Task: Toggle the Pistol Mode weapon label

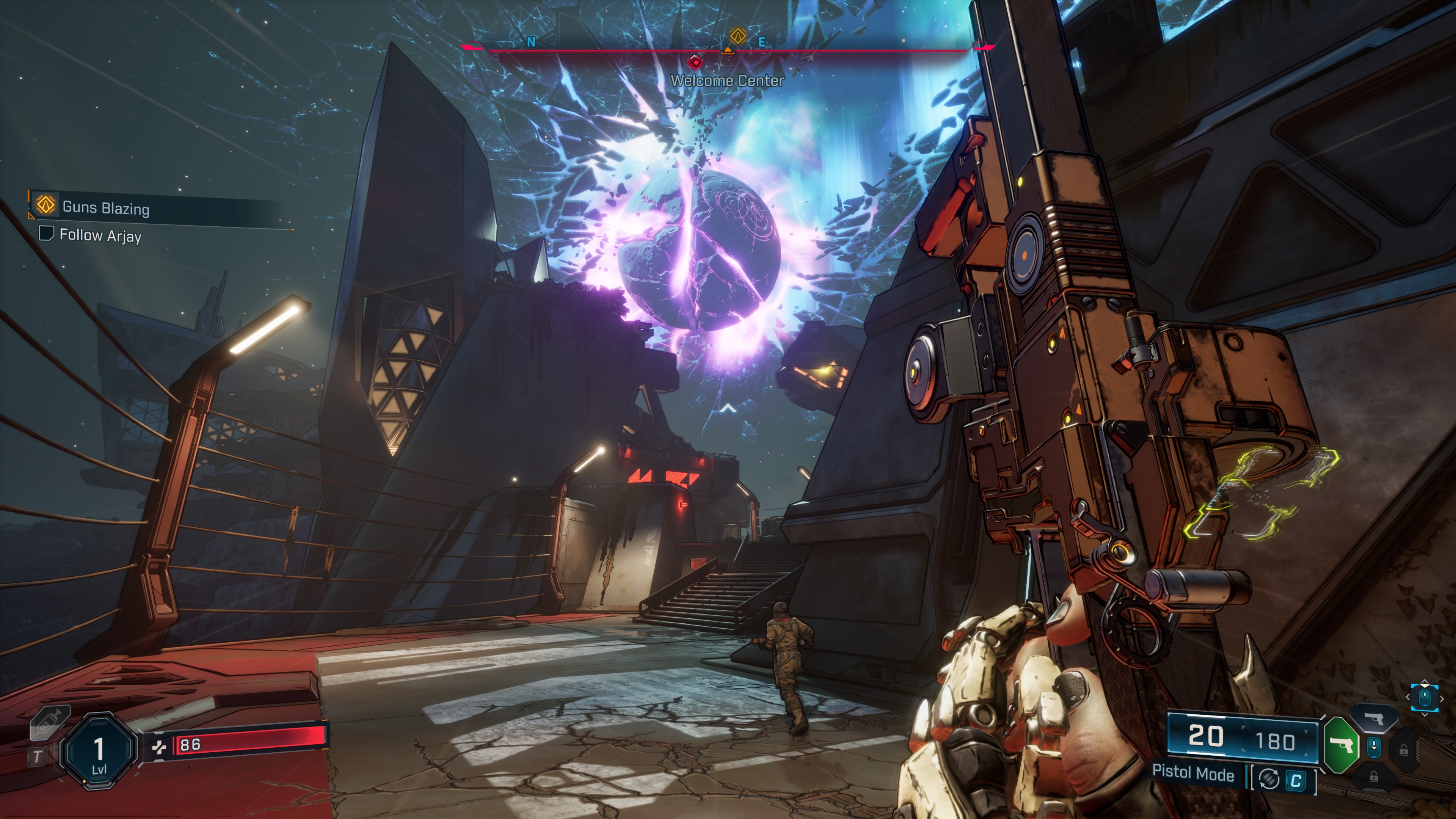Action: (x=1193, y=773)
